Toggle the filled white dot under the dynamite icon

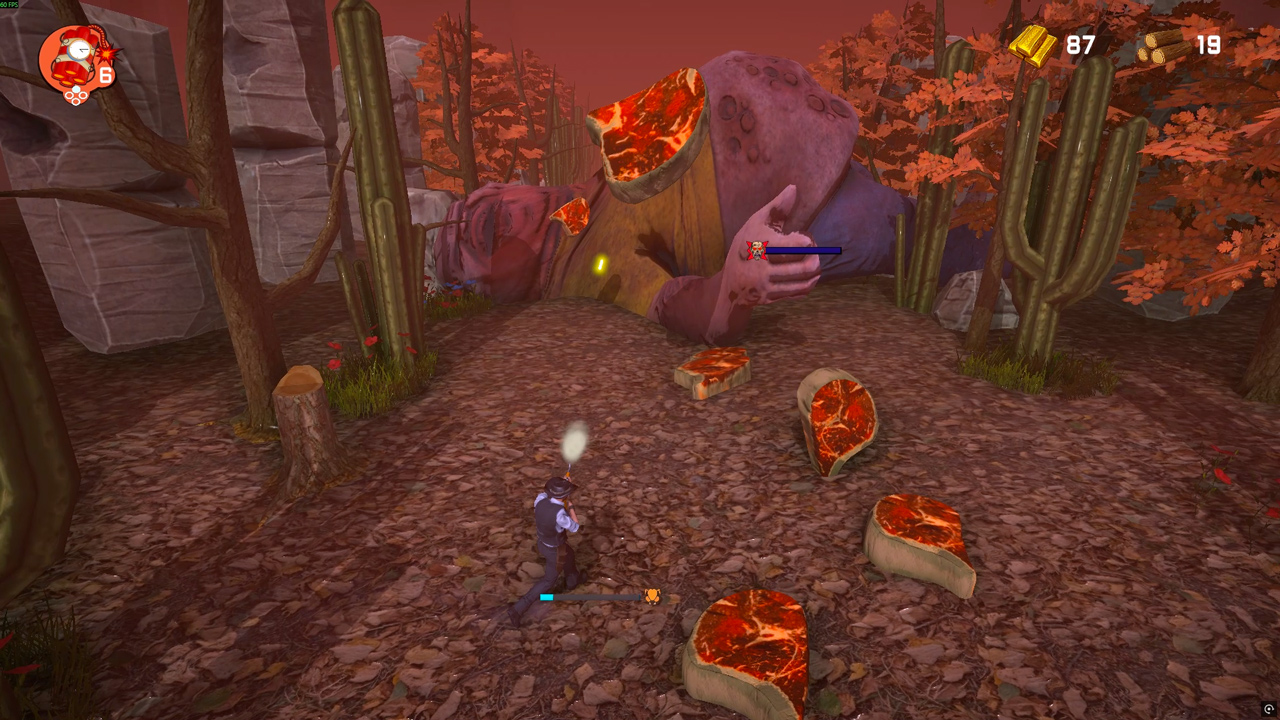coord(76,89)
